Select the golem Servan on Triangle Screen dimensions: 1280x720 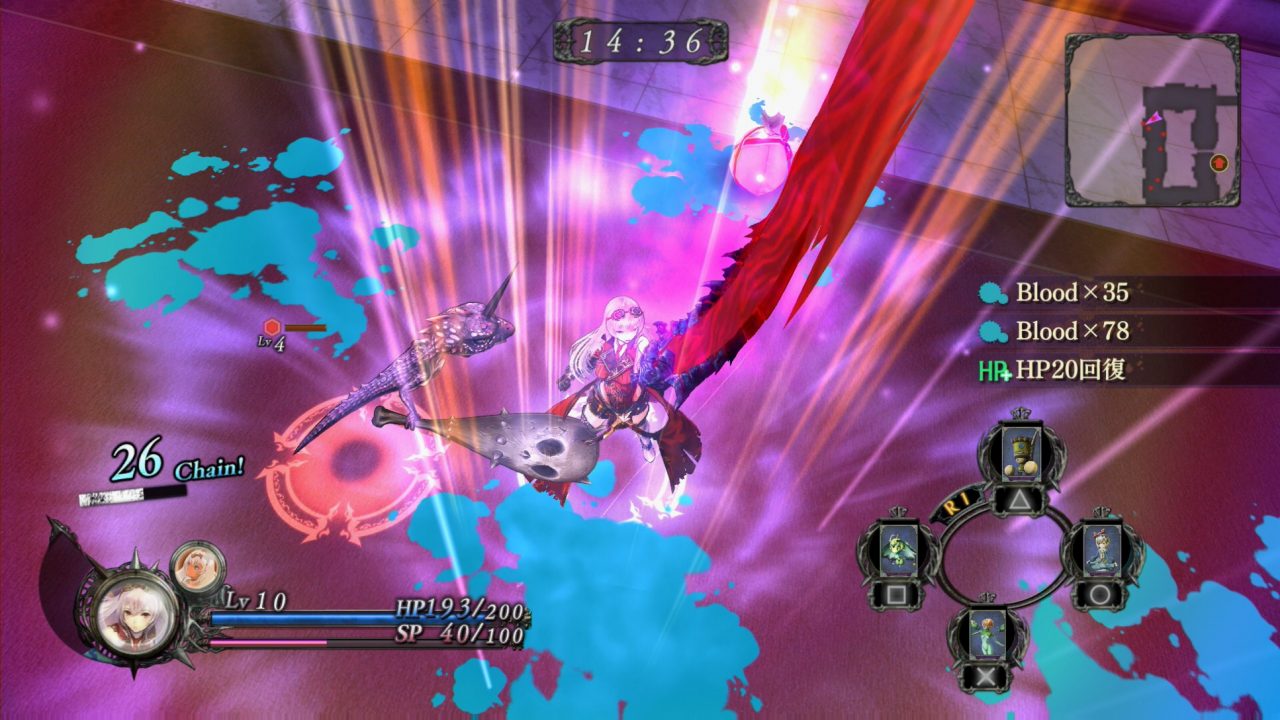1022,451
